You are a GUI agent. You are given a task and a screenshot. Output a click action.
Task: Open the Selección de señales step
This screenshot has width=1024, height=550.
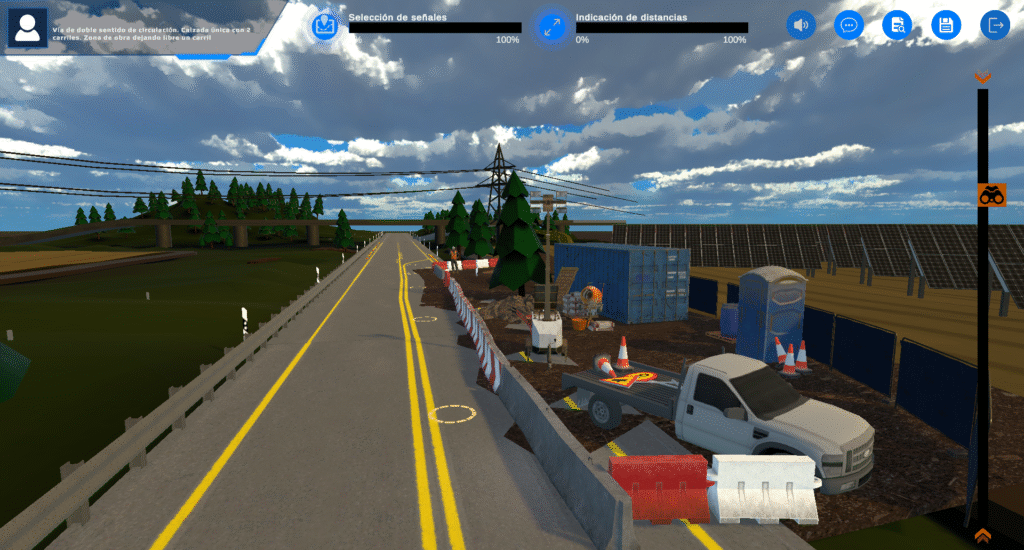(x=324, y=26)
